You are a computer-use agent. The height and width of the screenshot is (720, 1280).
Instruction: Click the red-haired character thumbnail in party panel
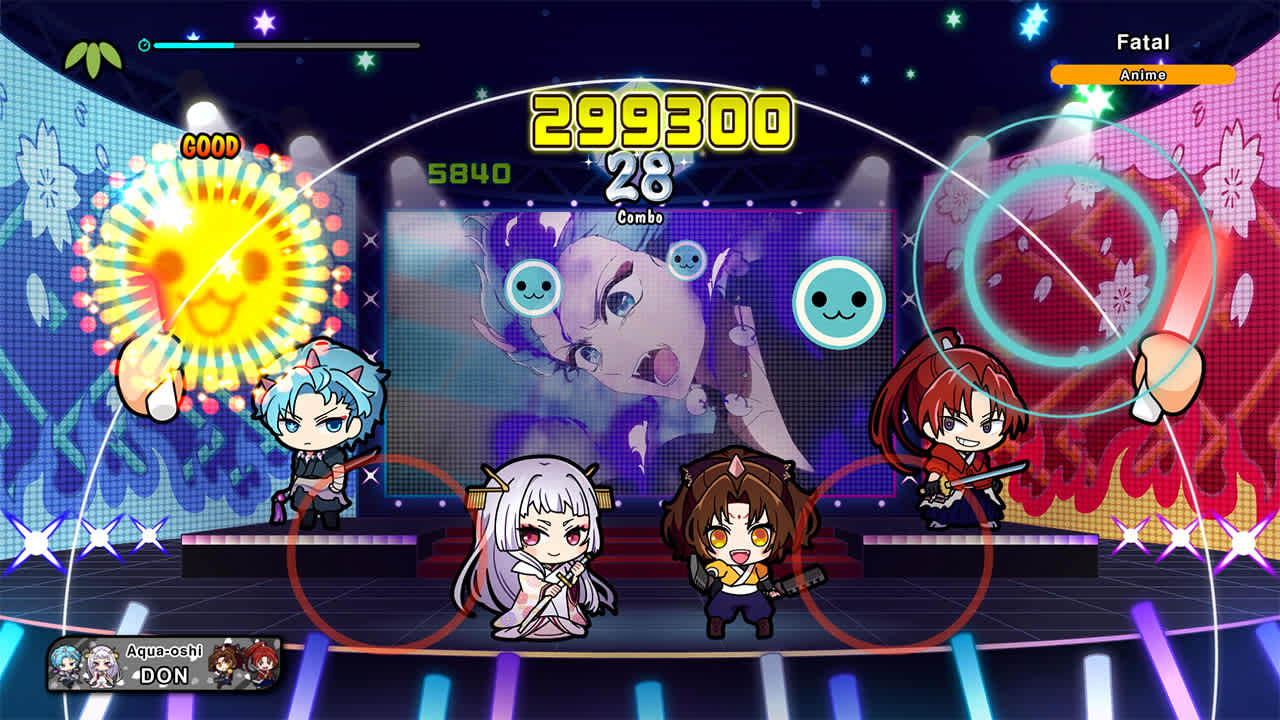(260, 665)
